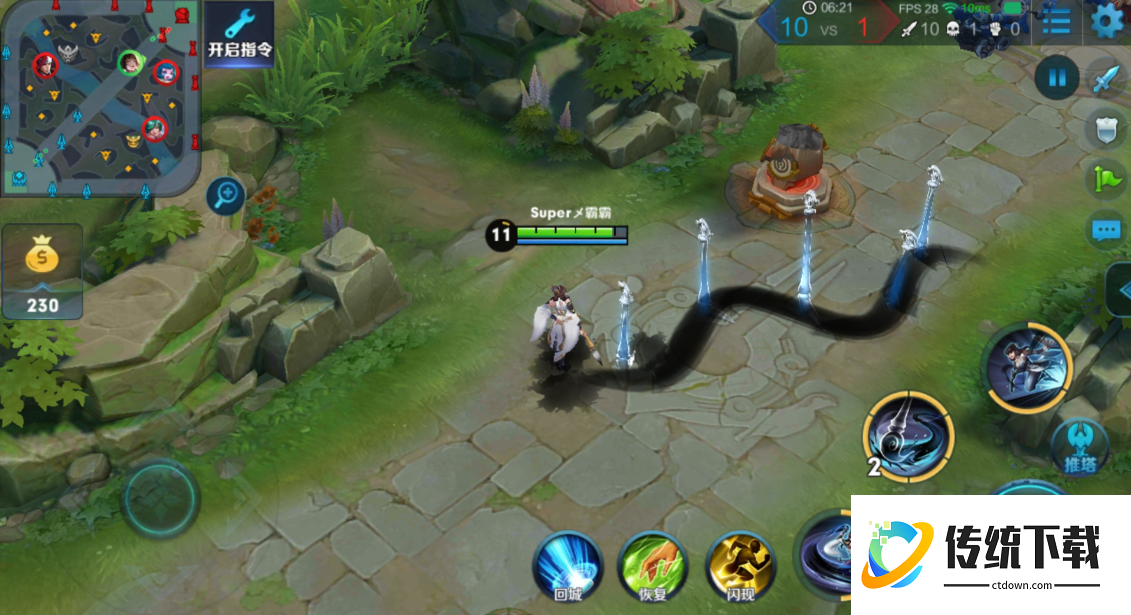The width and height of the screenshot is (1131, 615).
Task: Open settings with the gear icon
Action: point(1106,20)
